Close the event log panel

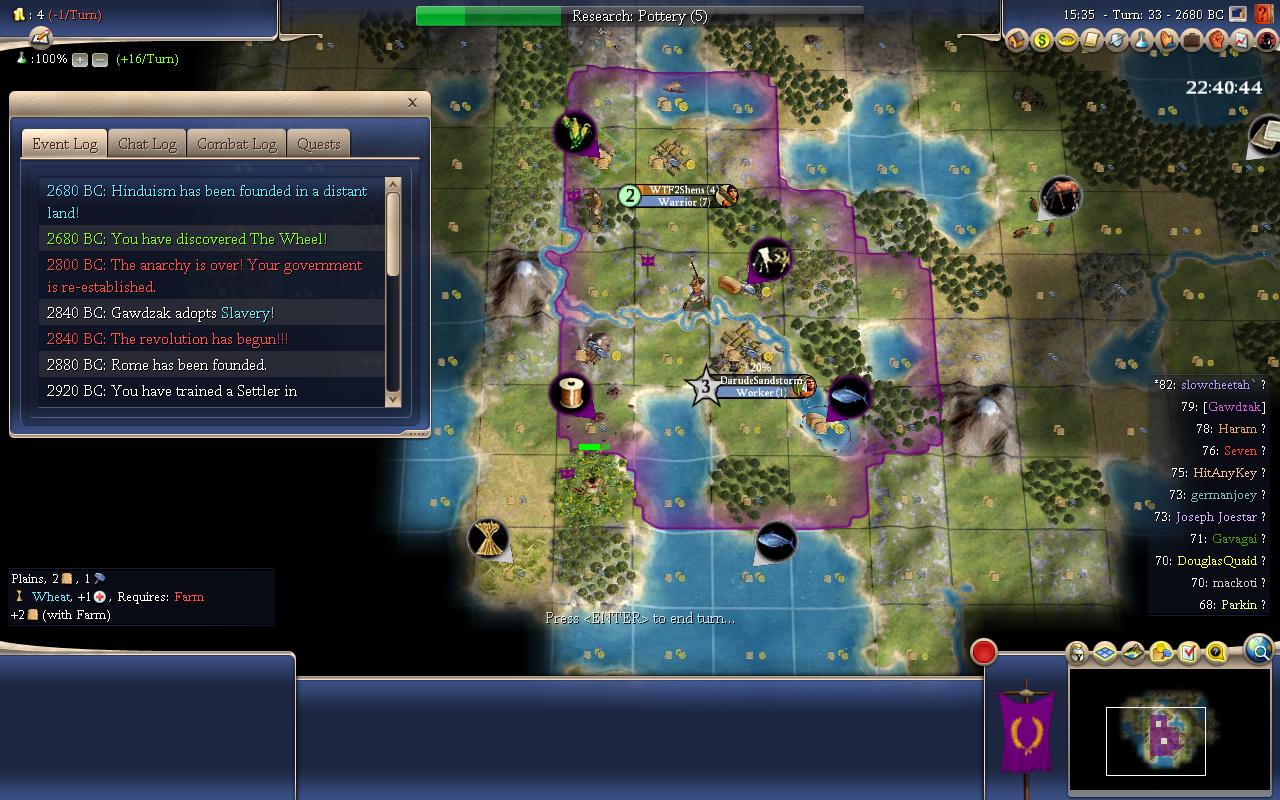tap(412, 102)
